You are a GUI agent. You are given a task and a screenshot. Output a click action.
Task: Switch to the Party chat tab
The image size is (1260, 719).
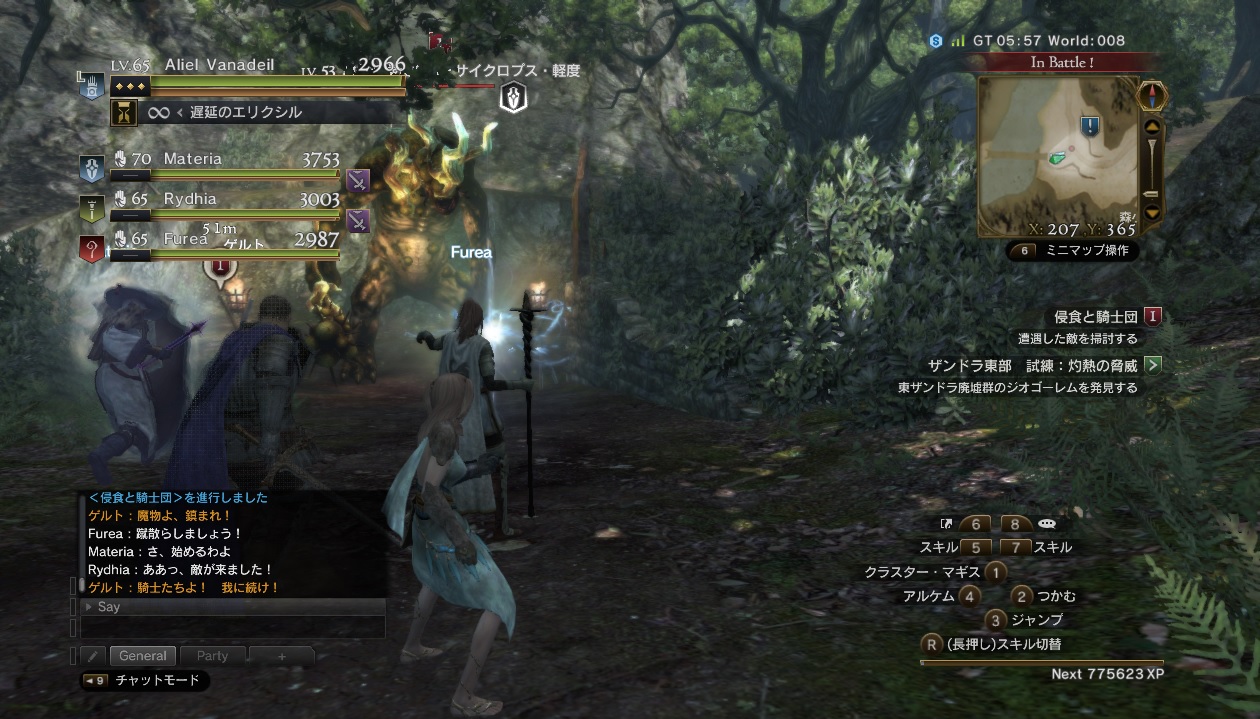tap(212, 656)
